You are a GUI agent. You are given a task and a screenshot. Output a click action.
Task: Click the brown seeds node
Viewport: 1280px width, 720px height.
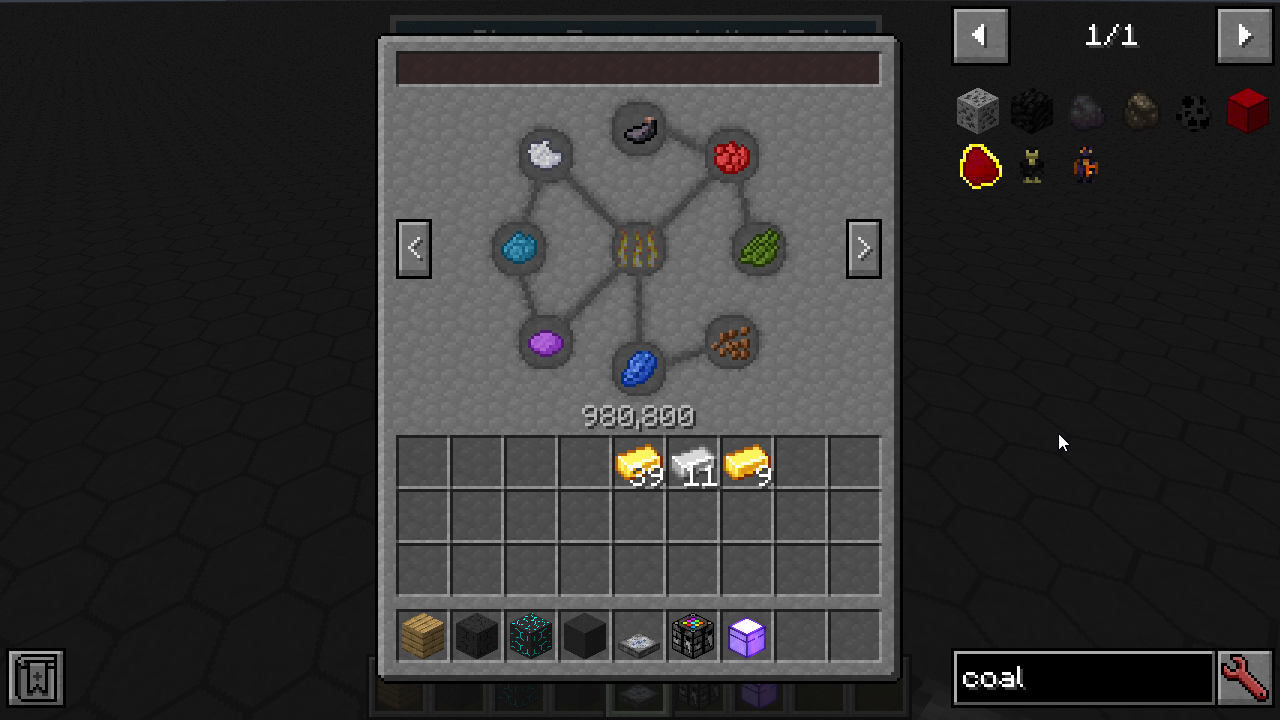click(x=732, y=343)
